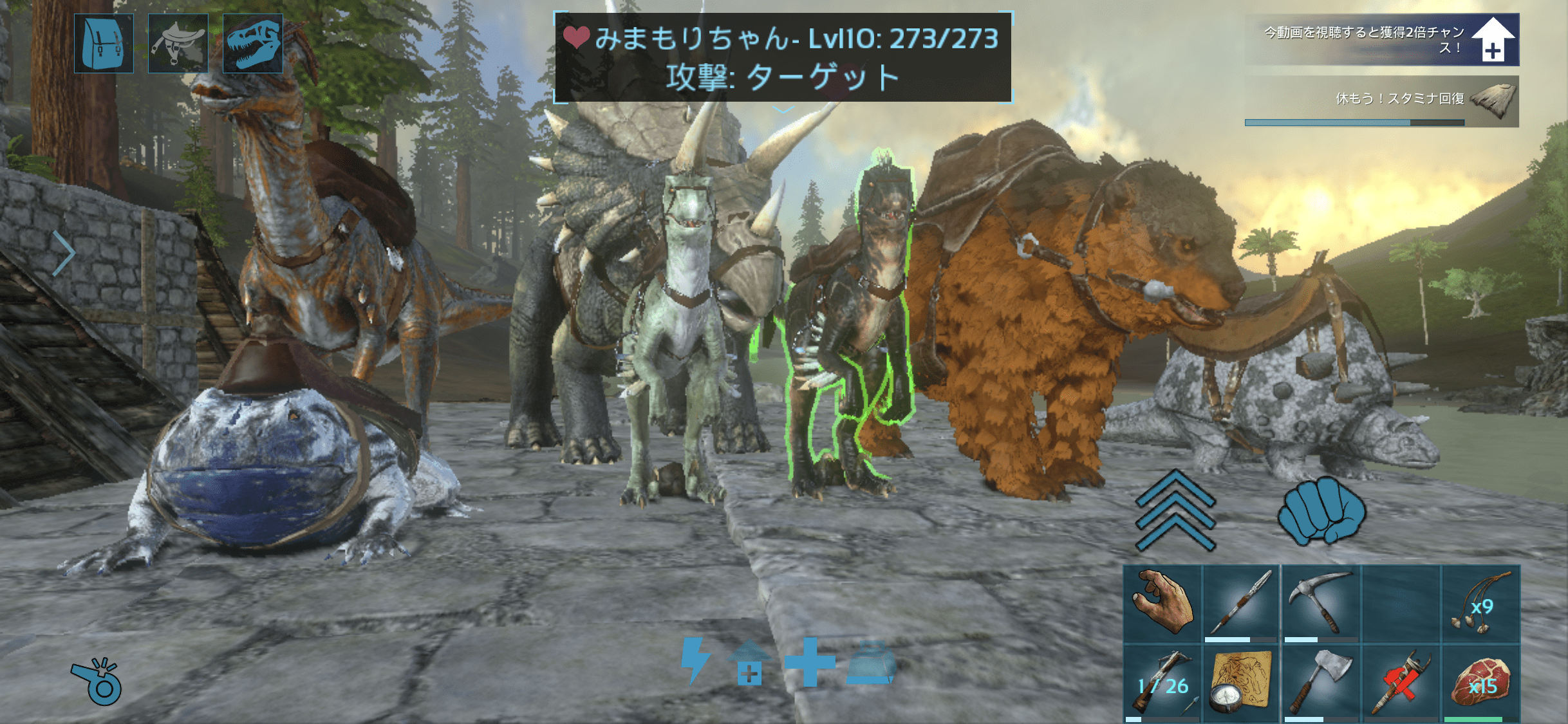Equip the crossbow with 26 arrows
This screenshot has width=1568, height=724.
tap(1162, 683)
